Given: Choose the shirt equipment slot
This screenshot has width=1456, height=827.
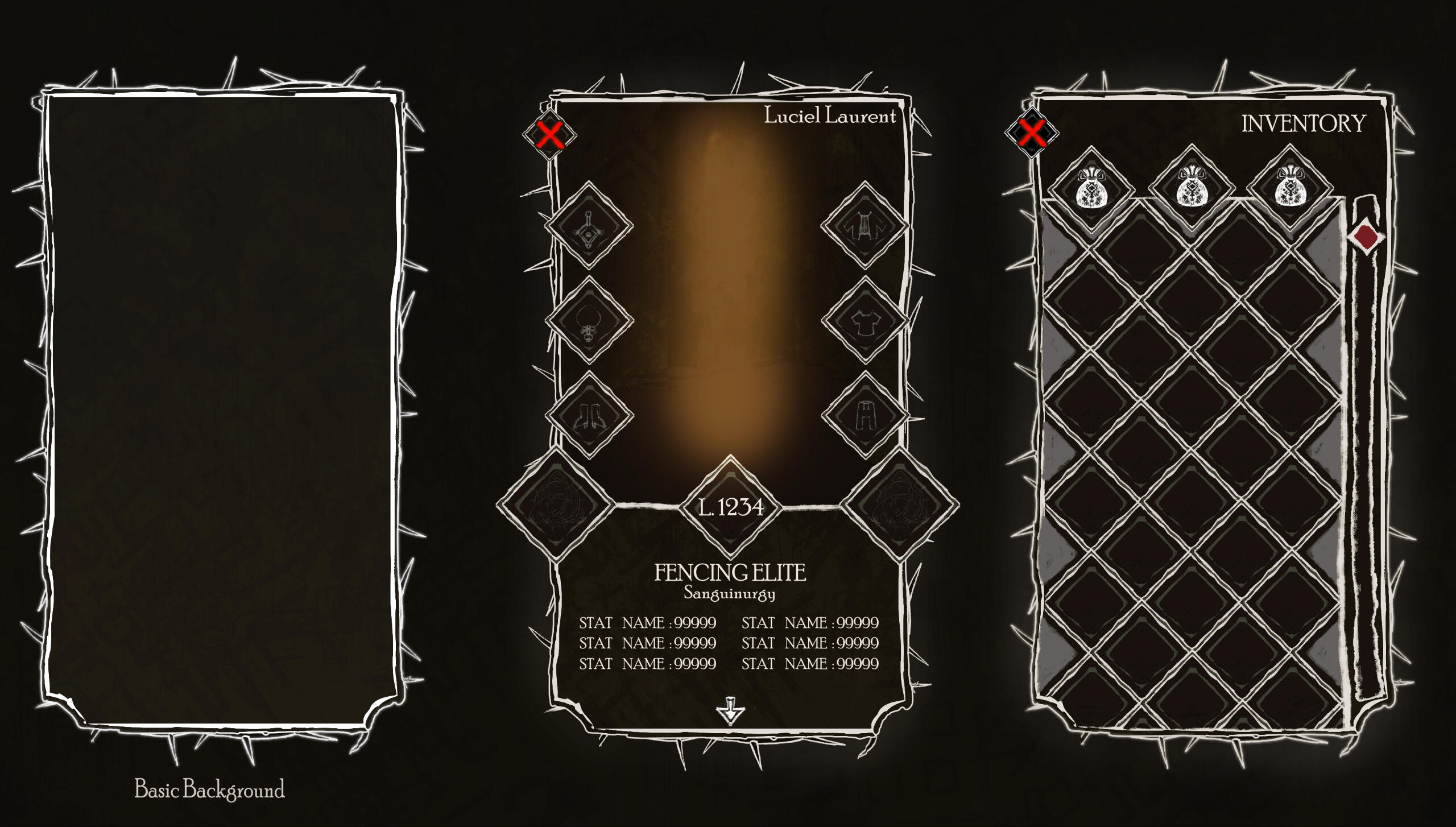Looking at the screenshot, I should pos(864,320).
